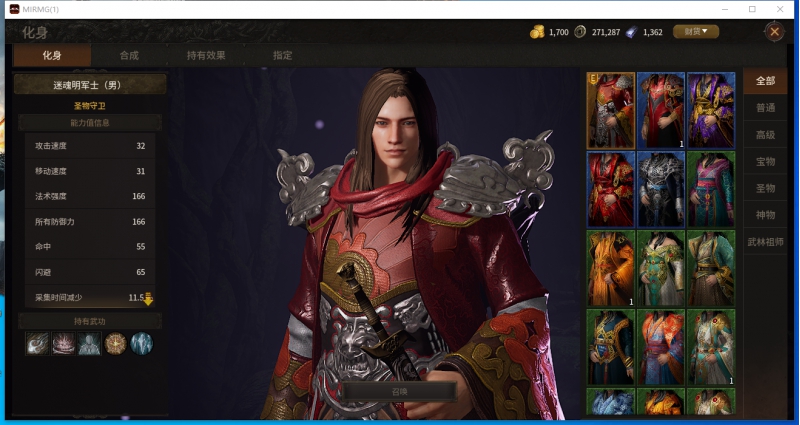The width and height of the screenshot is (800, 425).
Task: Maximize the MIRMG window
Action: click(x=752, y=9)
